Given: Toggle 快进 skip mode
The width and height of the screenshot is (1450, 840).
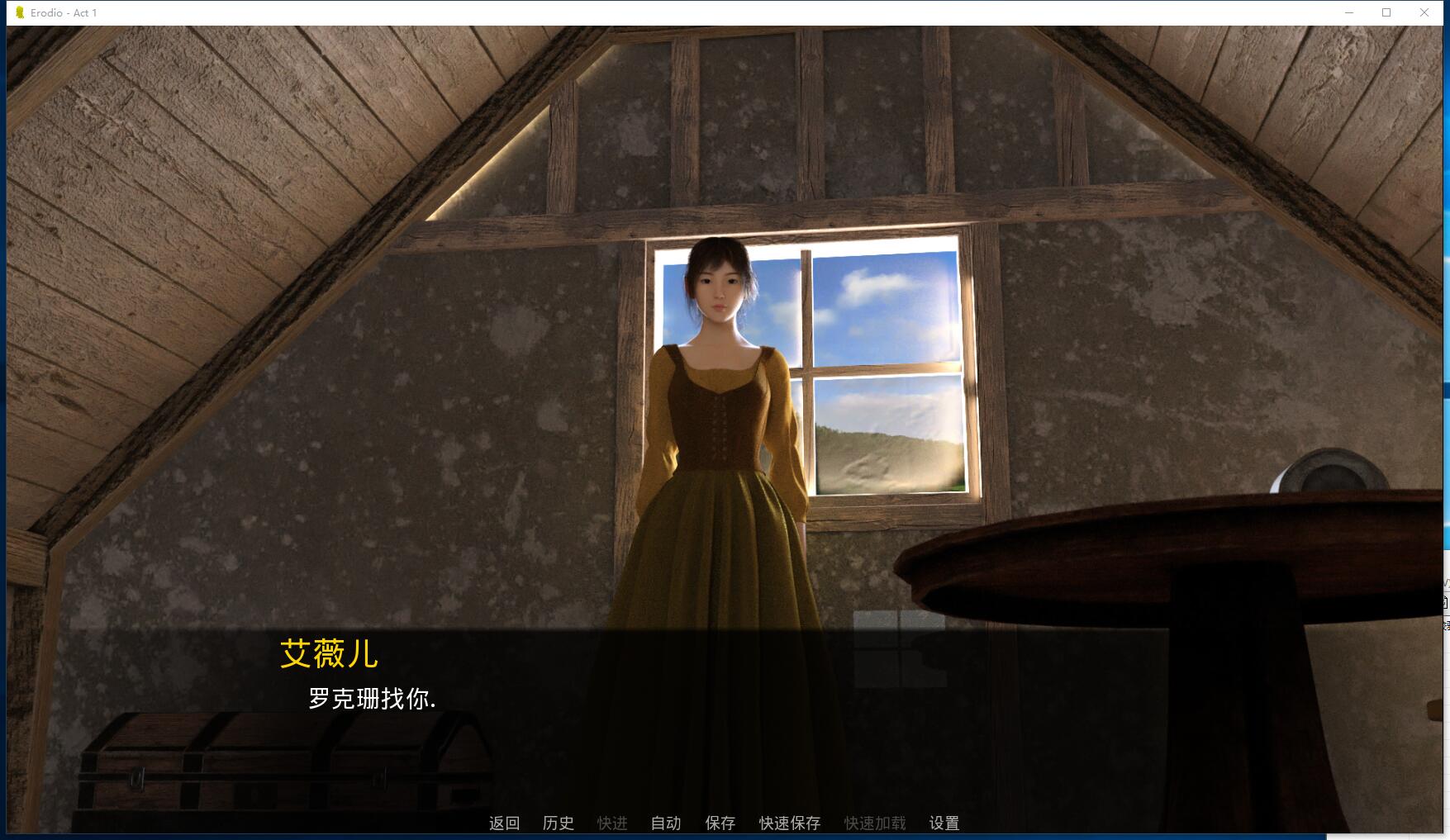Looking at the screenshot, I should 612,823.
